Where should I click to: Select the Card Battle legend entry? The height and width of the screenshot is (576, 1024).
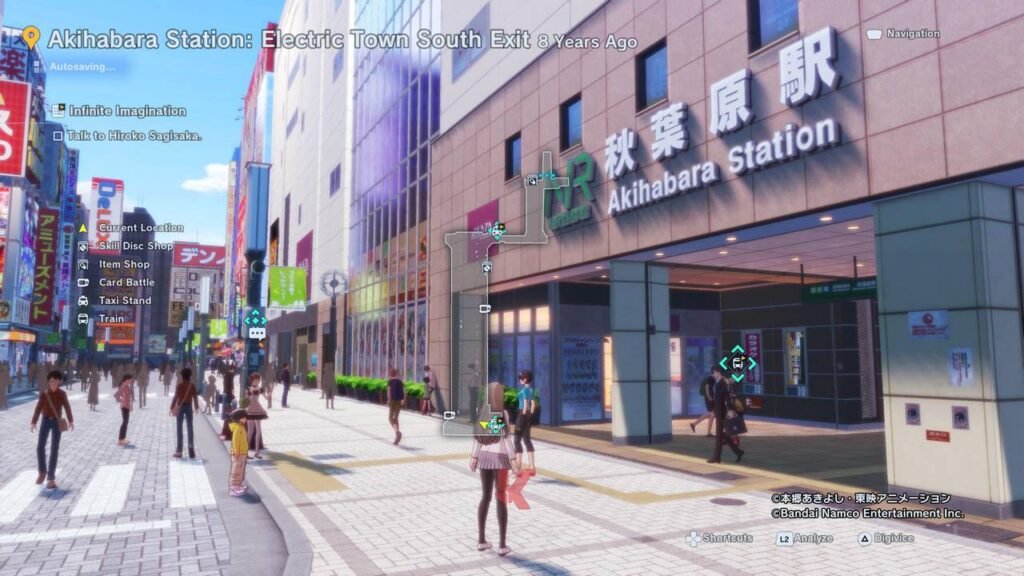(x=126, y=282)
